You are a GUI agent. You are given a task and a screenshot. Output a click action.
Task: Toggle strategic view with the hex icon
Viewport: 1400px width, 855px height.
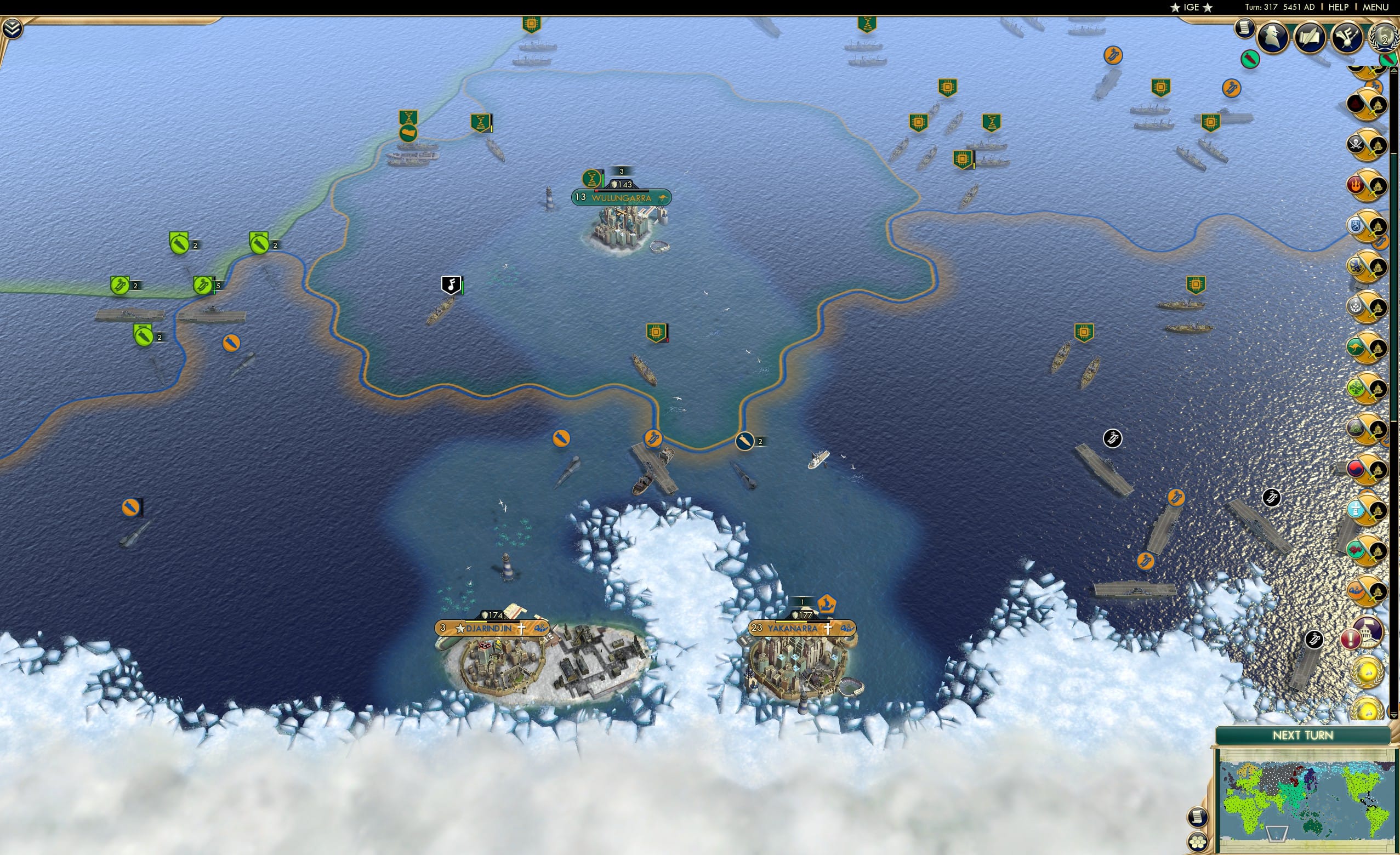(1197, 842)
